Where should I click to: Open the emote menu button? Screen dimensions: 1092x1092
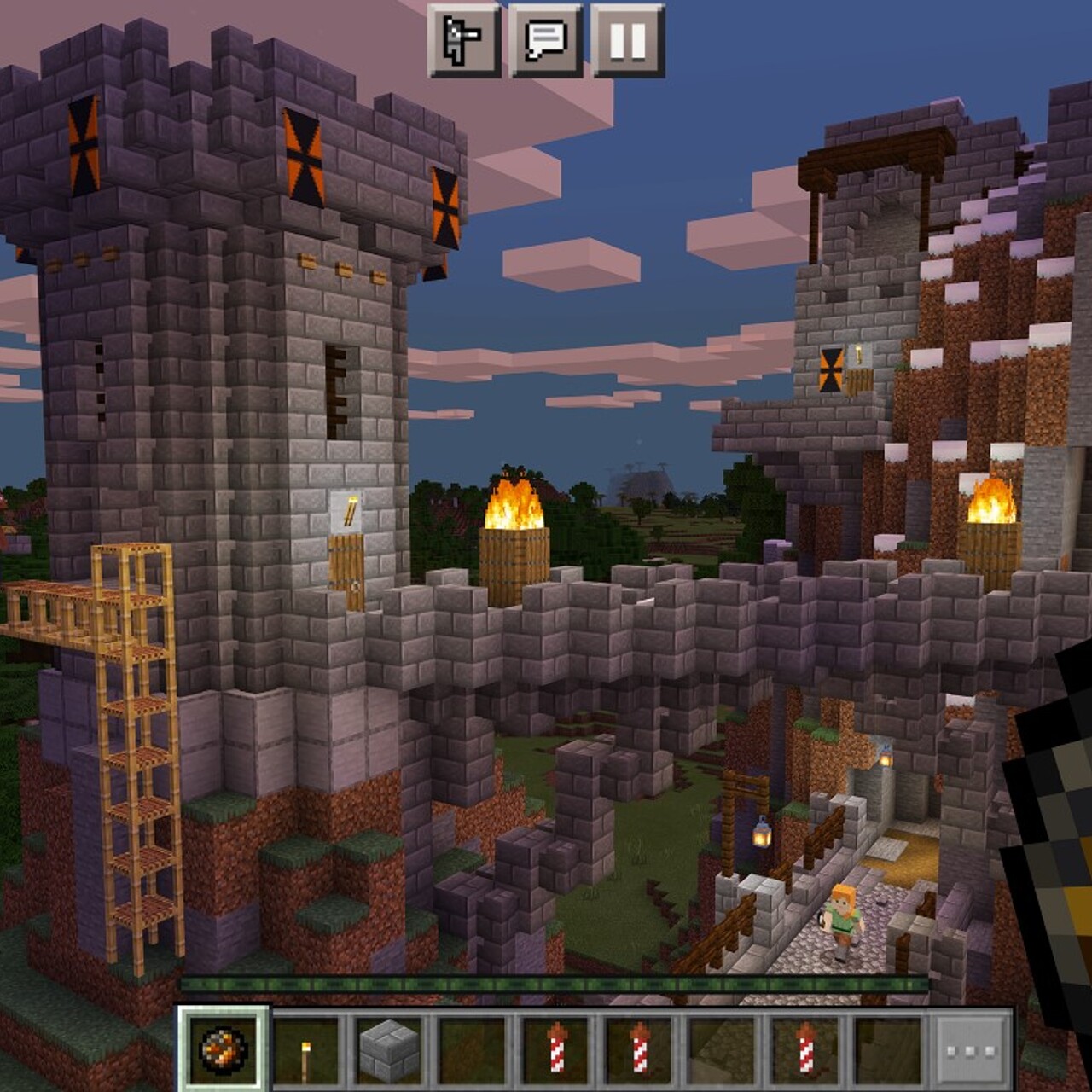[x=463, y=40]
